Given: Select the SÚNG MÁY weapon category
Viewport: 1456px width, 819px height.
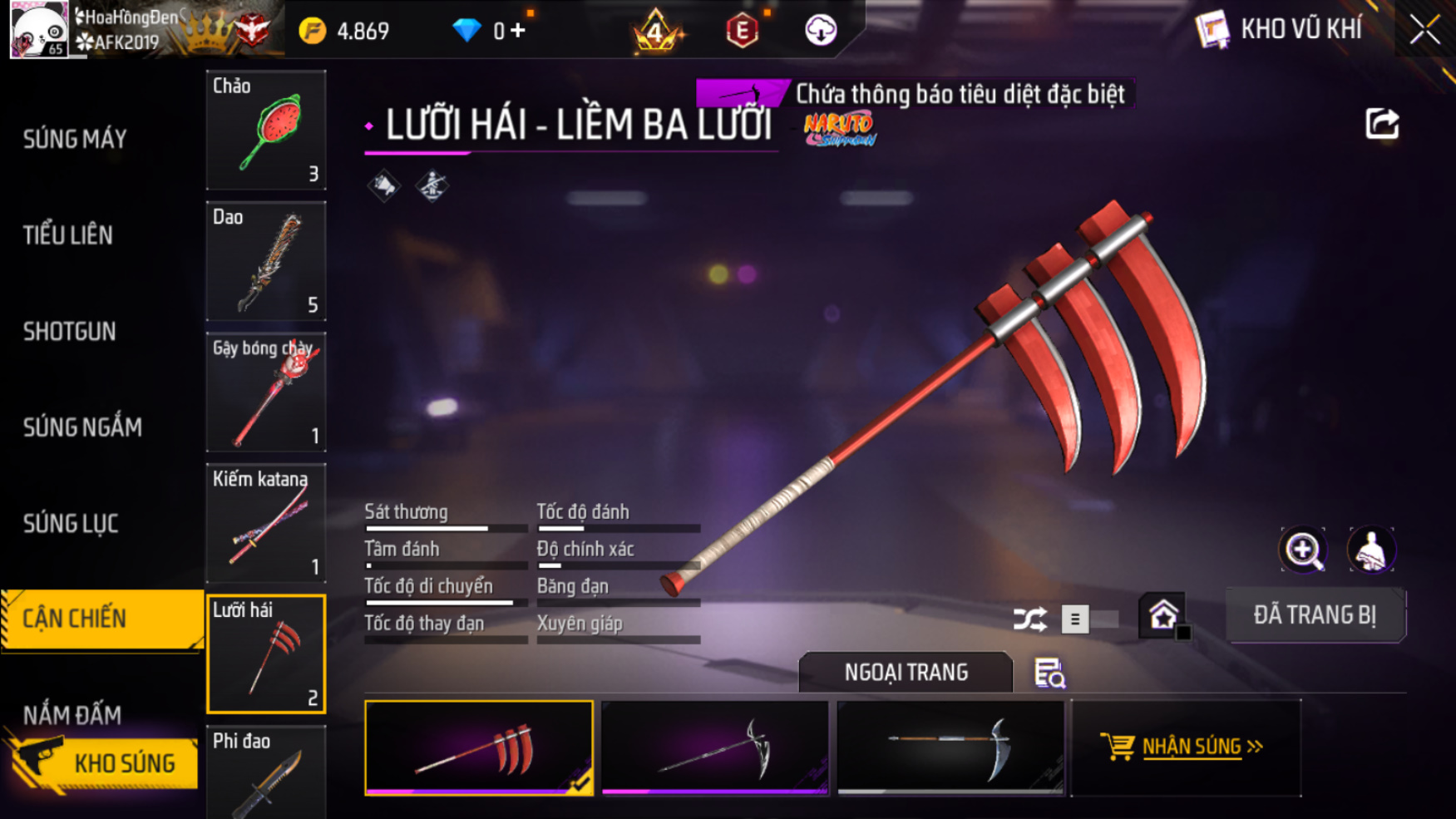Looking at the screenshot, I should click(x=75, y=139).
